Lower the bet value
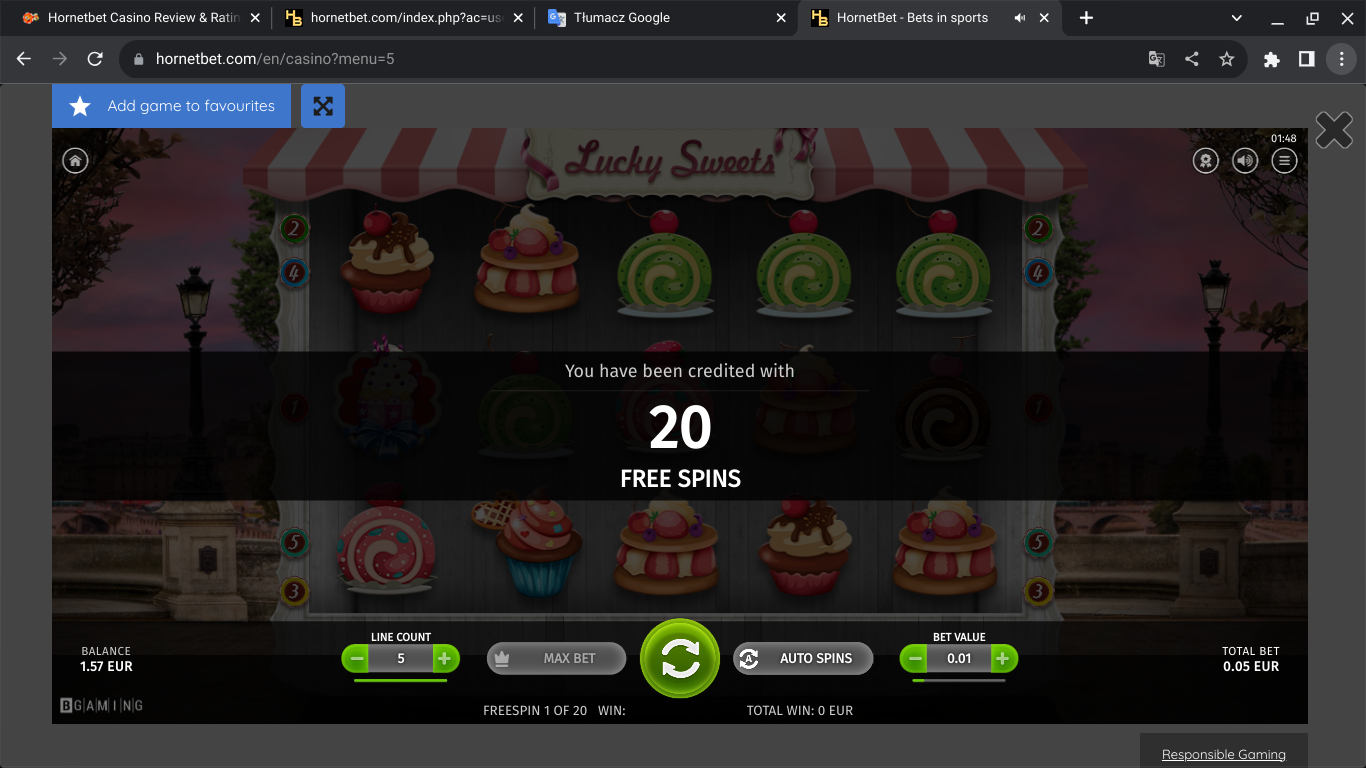1366x768 pixels. coord(914,658)
